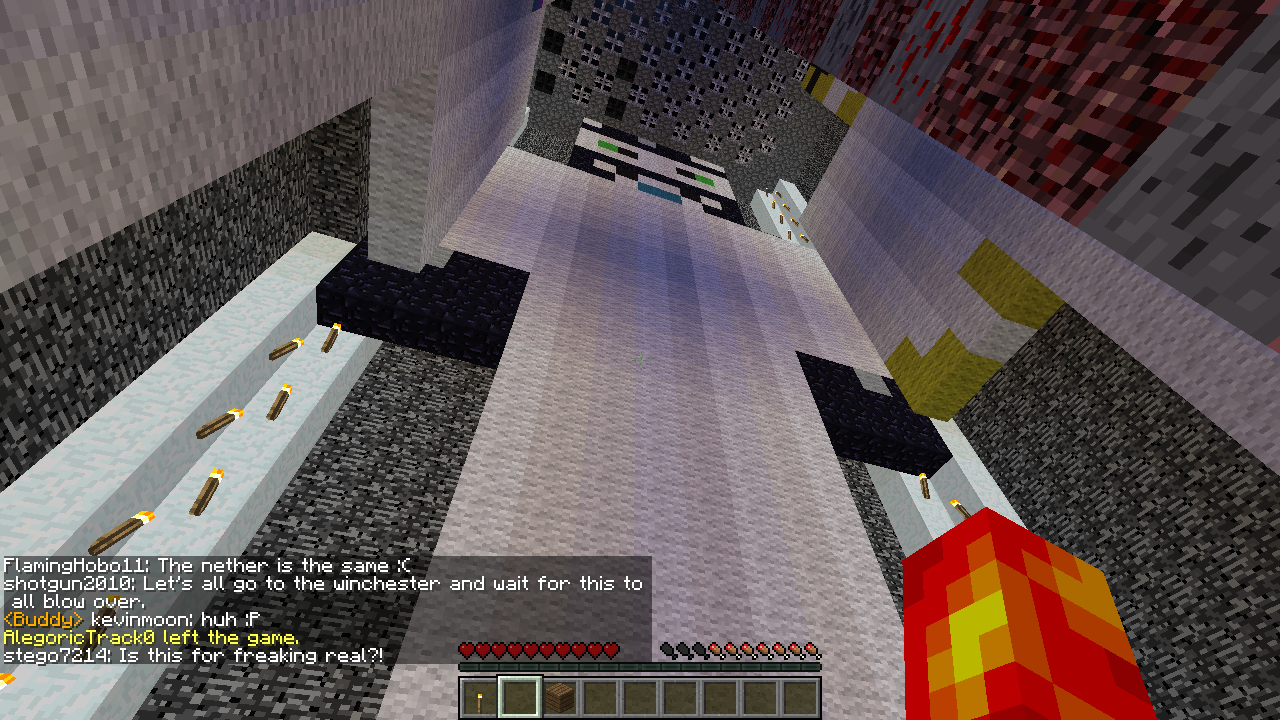Click the first heart in the health bar
This screenshot has height=720, width=1280.
pyautogui.click(x=467, y=651)
